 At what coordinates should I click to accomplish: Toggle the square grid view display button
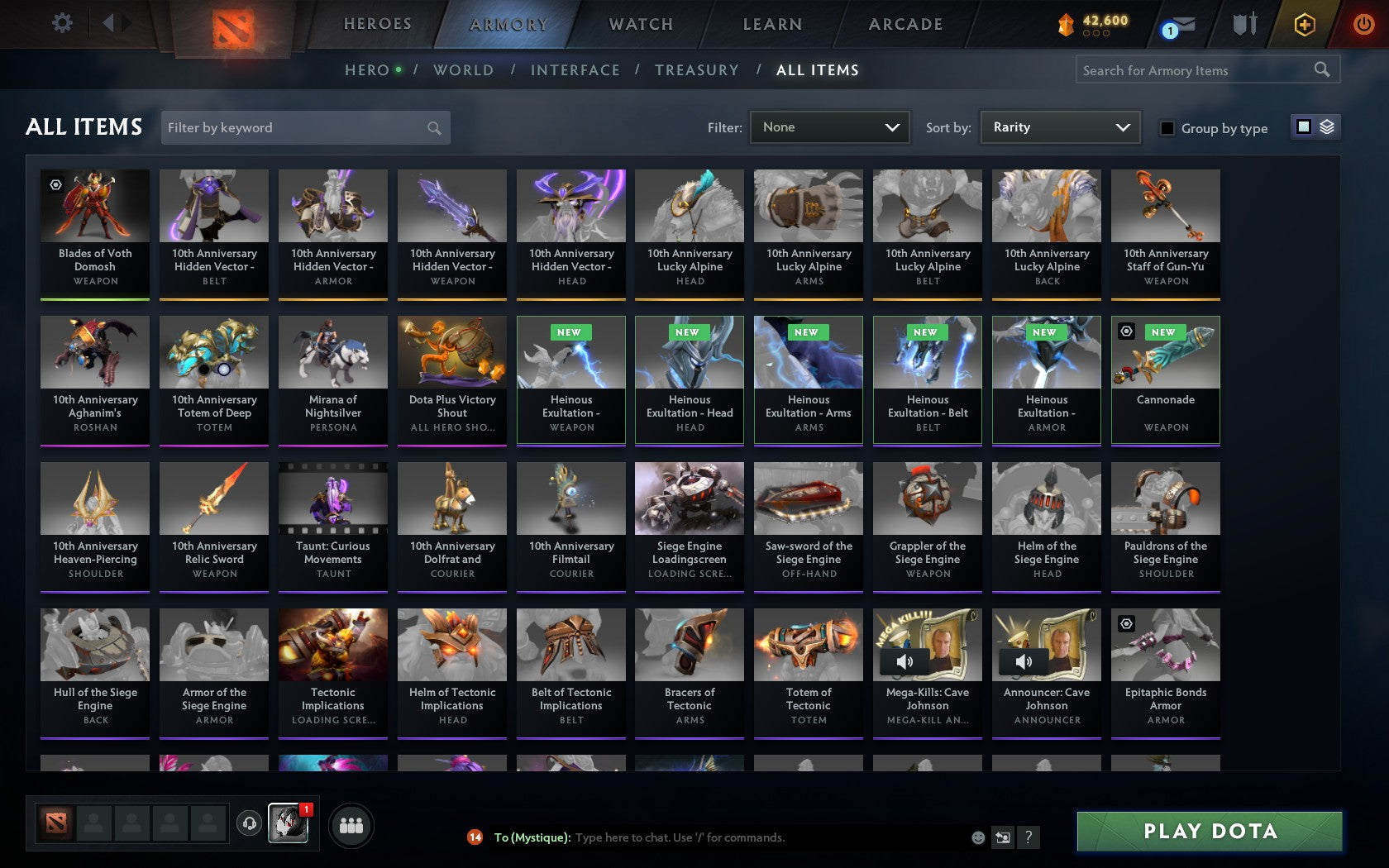(1303, 126)
